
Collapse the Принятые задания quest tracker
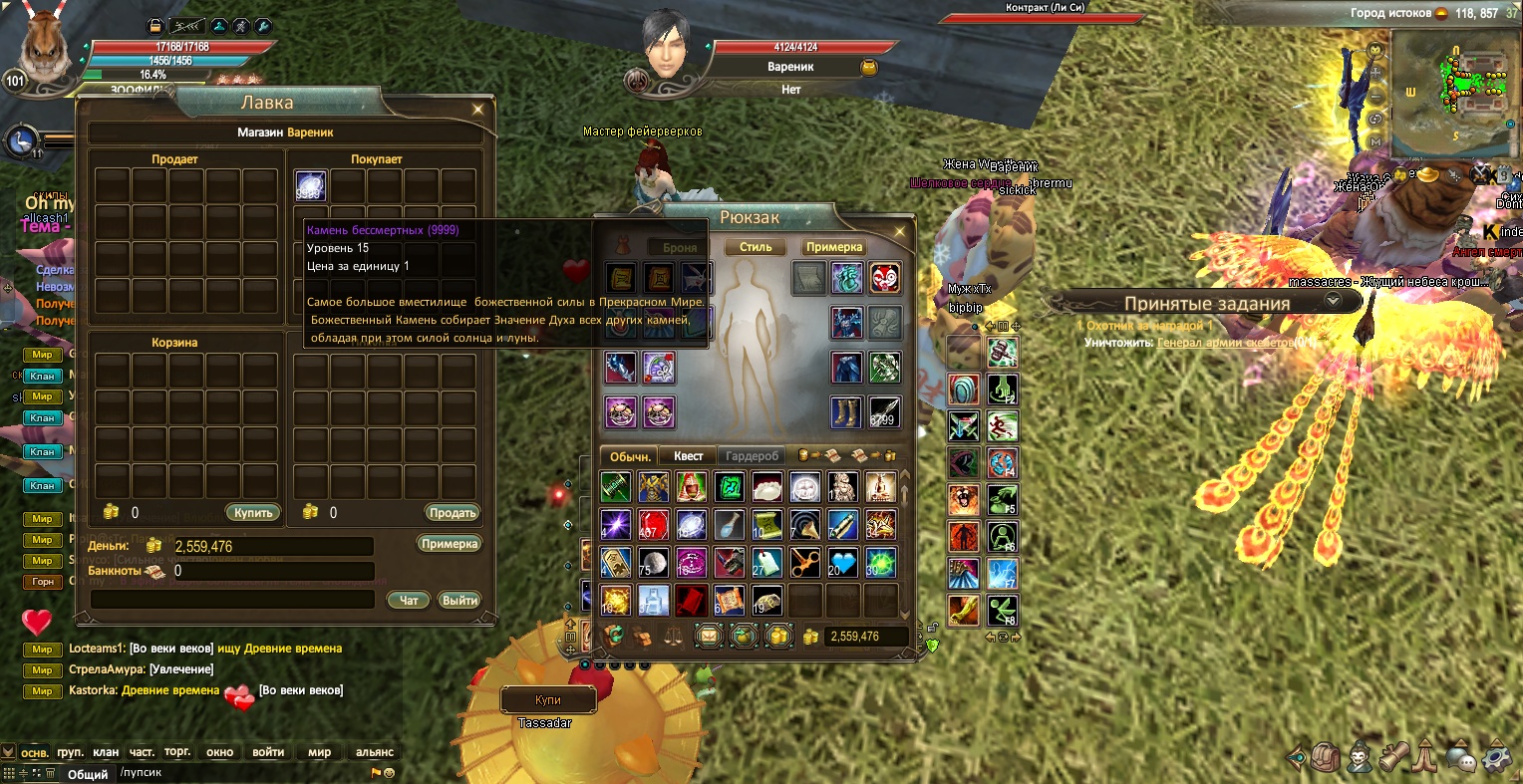coord(1332,300)
